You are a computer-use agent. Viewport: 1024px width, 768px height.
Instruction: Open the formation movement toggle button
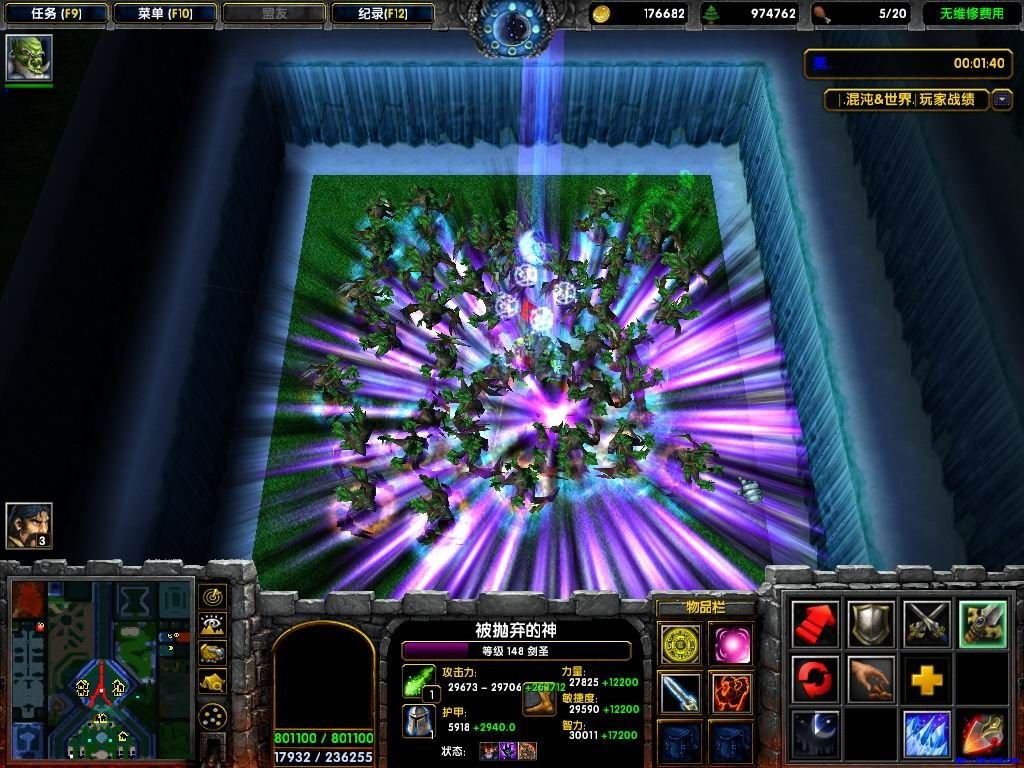click(213, 716)
